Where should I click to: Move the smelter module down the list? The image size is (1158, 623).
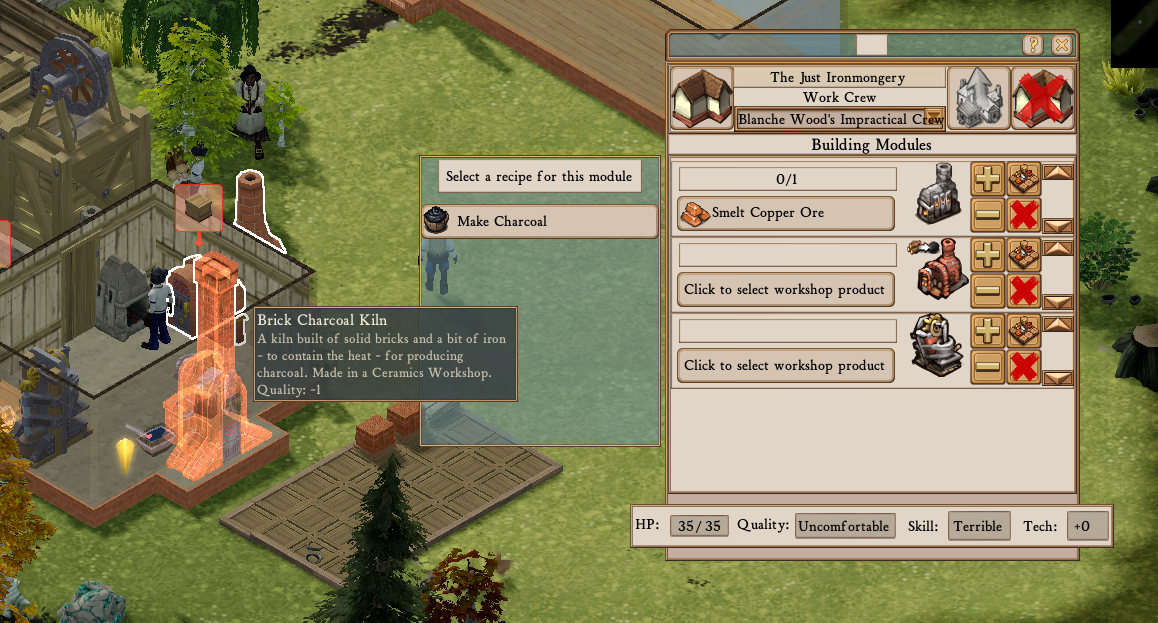[x=1058, y=226]
